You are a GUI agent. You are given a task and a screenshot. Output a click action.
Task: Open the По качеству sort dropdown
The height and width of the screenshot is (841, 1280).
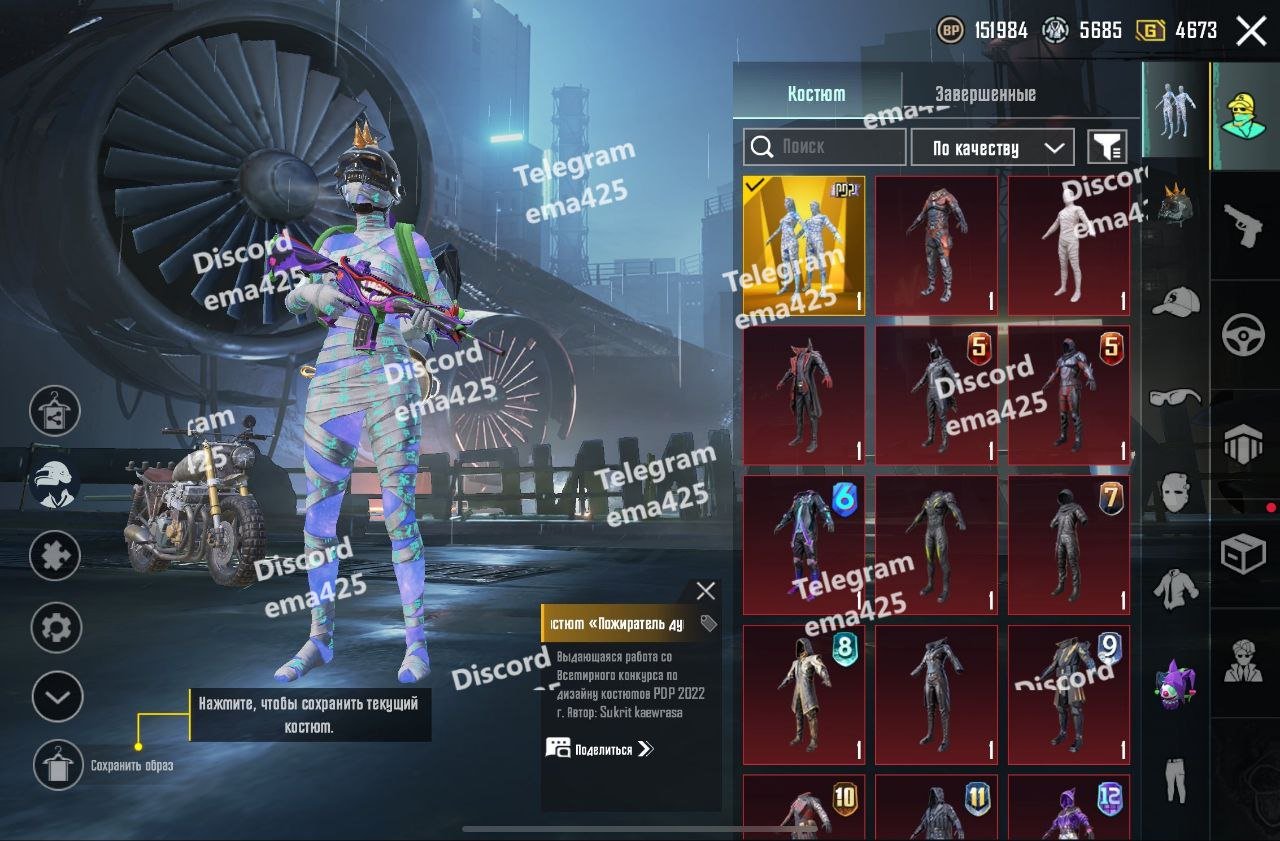(992, 148)
